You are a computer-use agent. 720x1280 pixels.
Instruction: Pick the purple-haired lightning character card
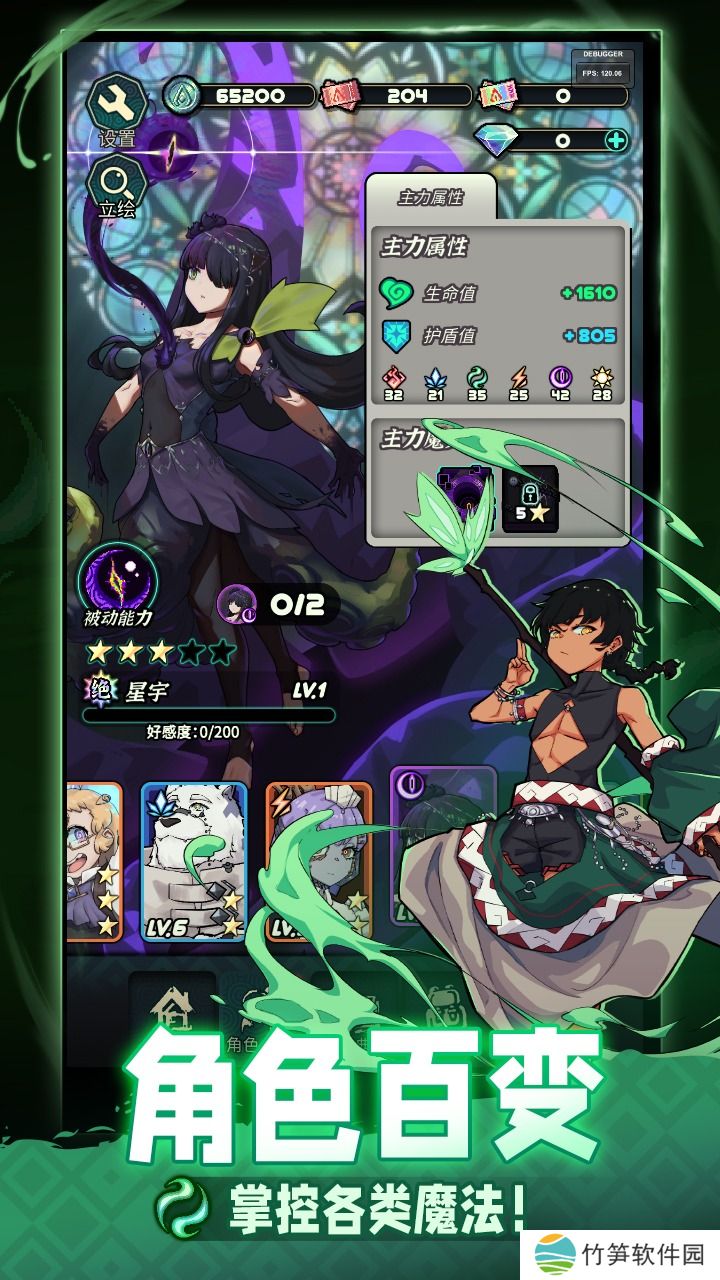[318, 862]
